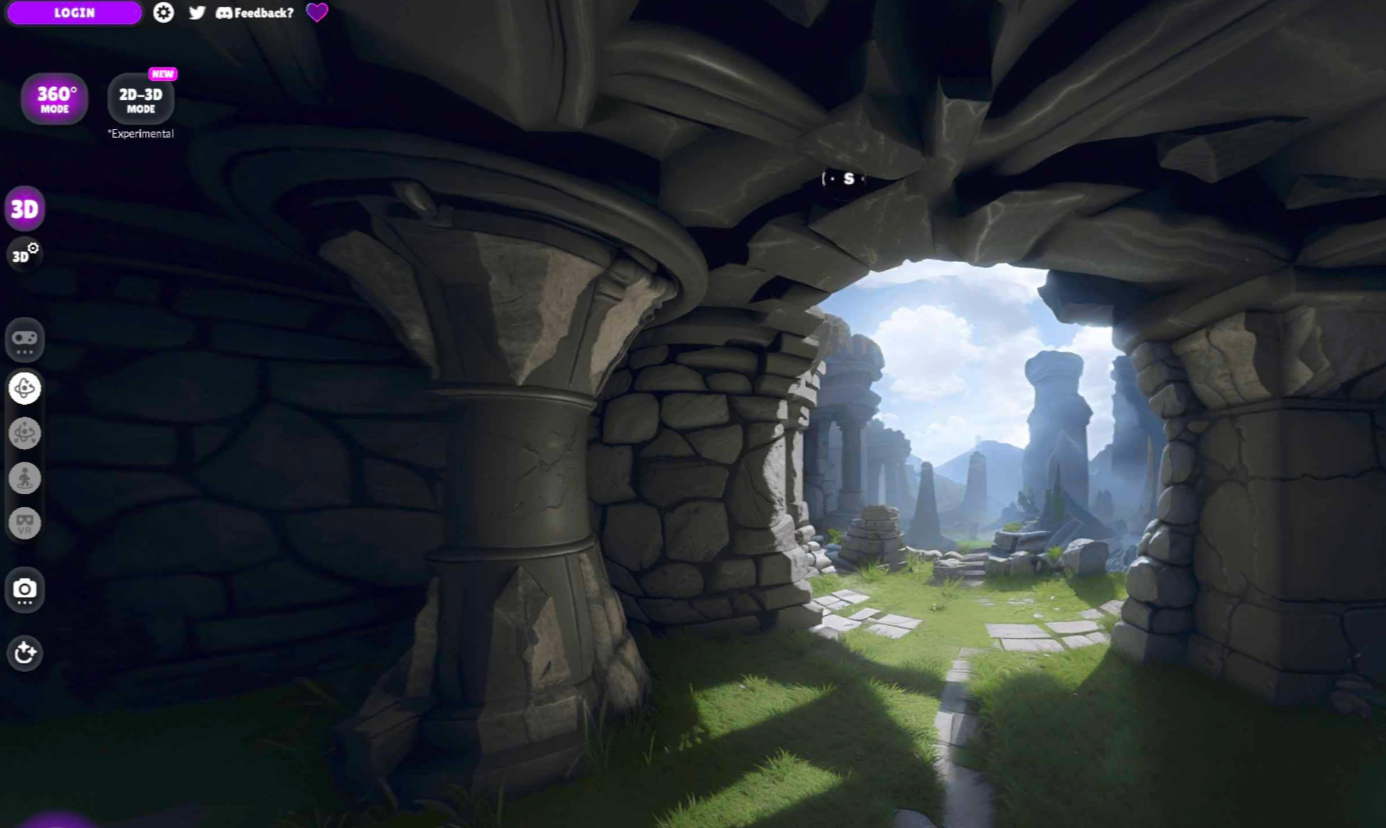The height and width of the screenshot is (828, 1386).
Task: Enable the VR headset mode
Action: pyautogui.click(x=25, y=522)
